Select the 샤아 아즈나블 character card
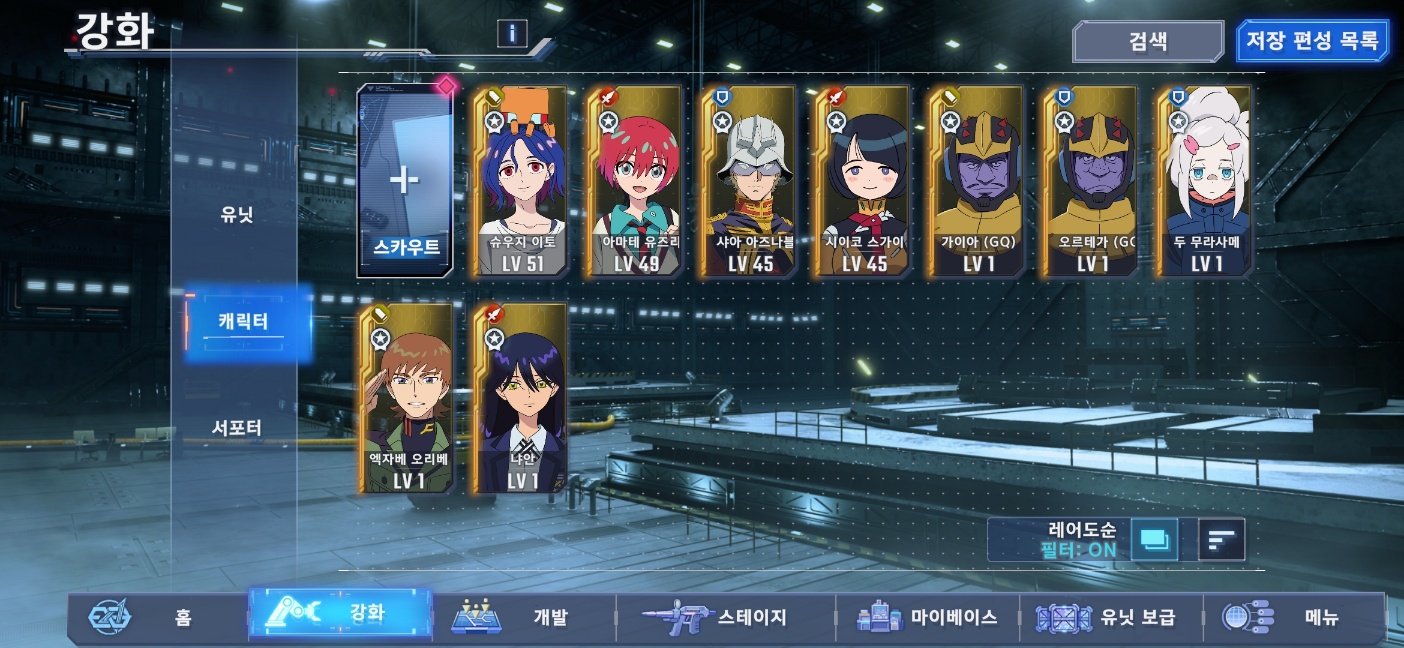This screenshot has width=1404, height=648. click(x=746, y=181)
